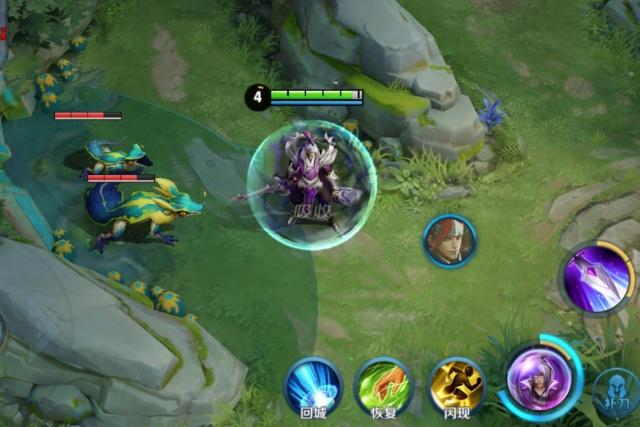Viewport: 640px width, 427px height.
Task: Cast the 闪现 flash summoner spell
Action: click(456, 386)
